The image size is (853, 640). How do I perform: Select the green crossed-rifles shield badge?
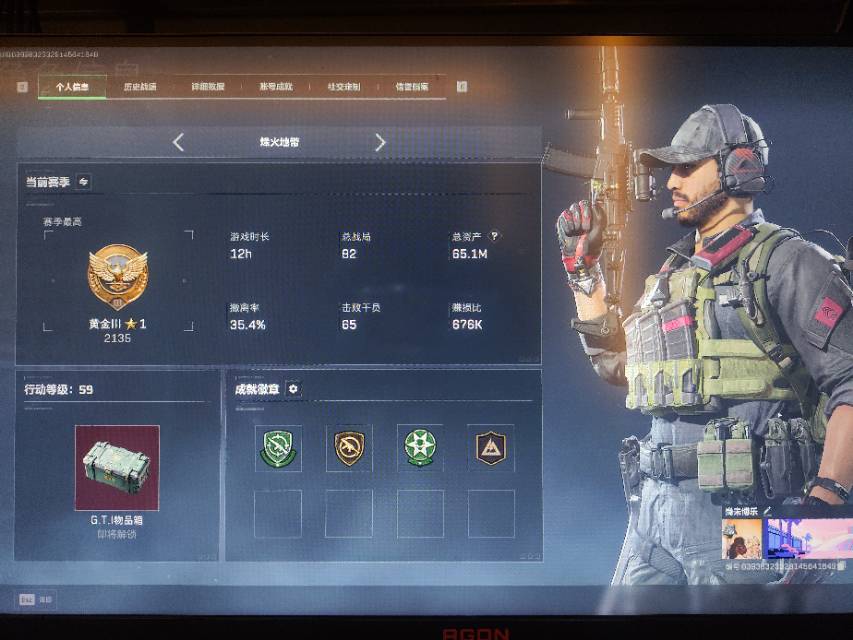pyautogui.click(x=278, y=447)
